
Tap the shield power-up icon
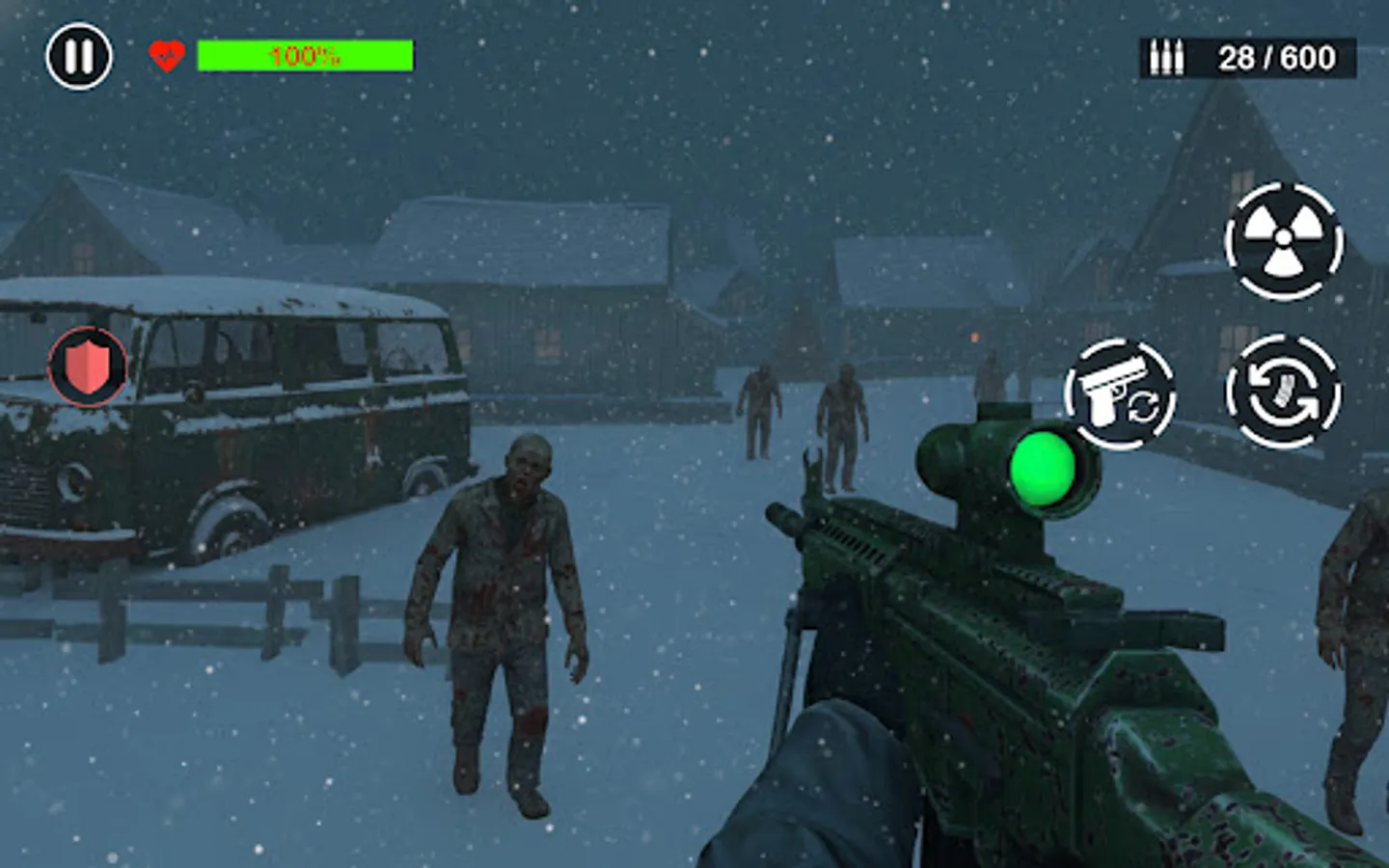[x=87, y=365]
